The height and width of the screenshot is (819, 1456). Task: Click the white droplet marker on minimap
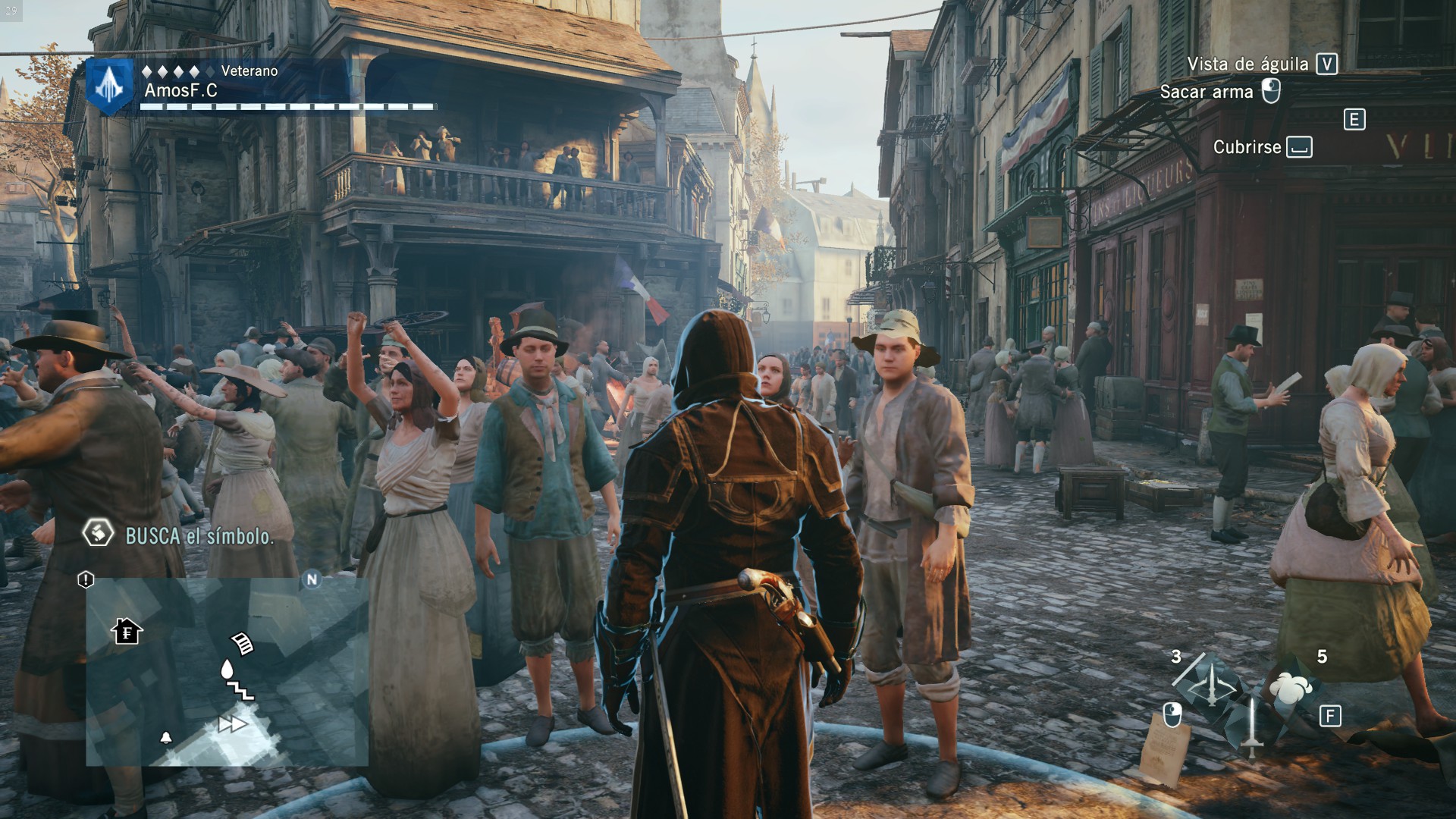point(226,668)
